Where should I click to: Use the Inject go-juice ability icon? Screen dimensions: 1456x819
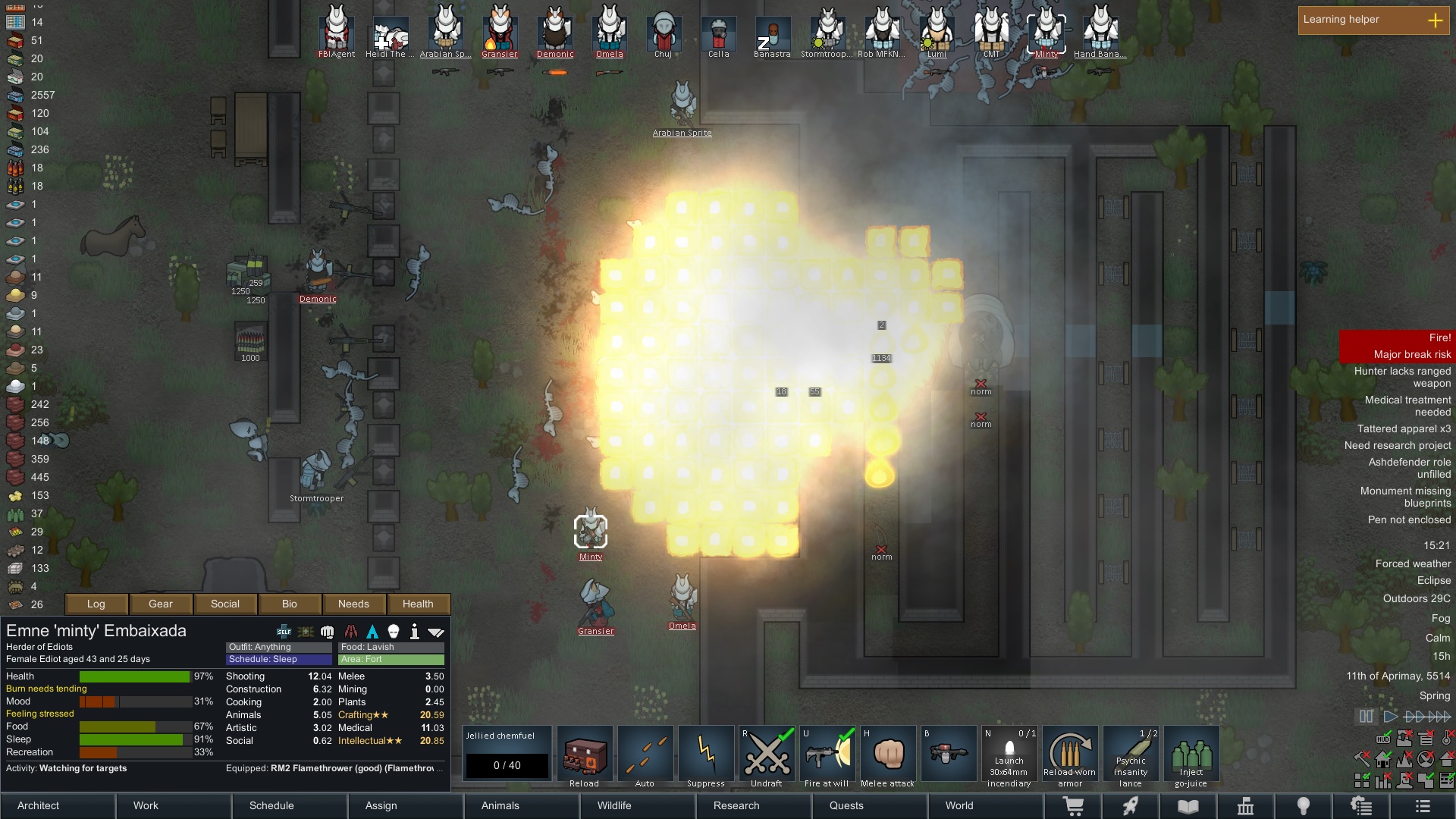click(x=1191, y=753)
